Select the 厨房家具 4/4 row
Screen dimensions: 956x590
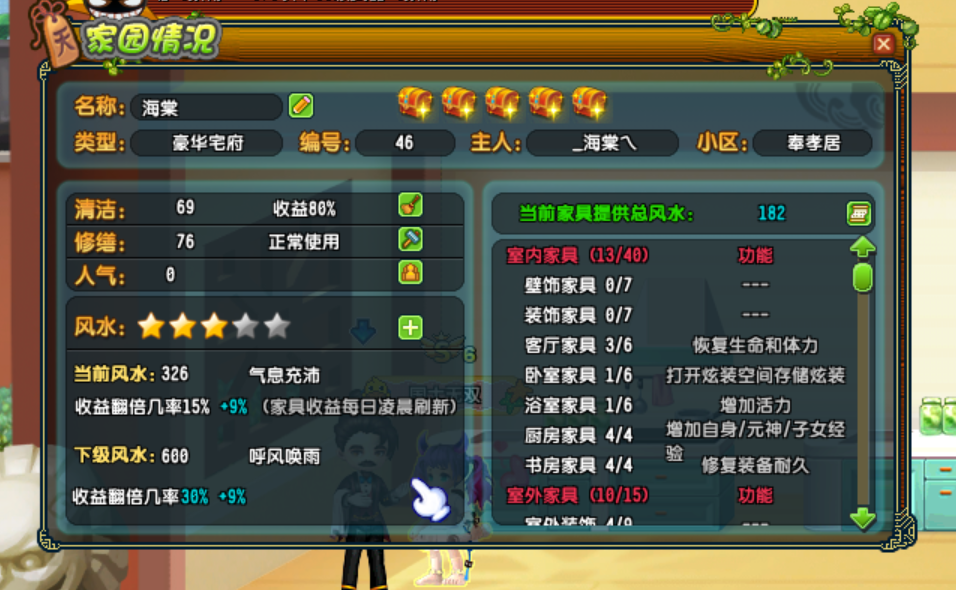[578, 435]
